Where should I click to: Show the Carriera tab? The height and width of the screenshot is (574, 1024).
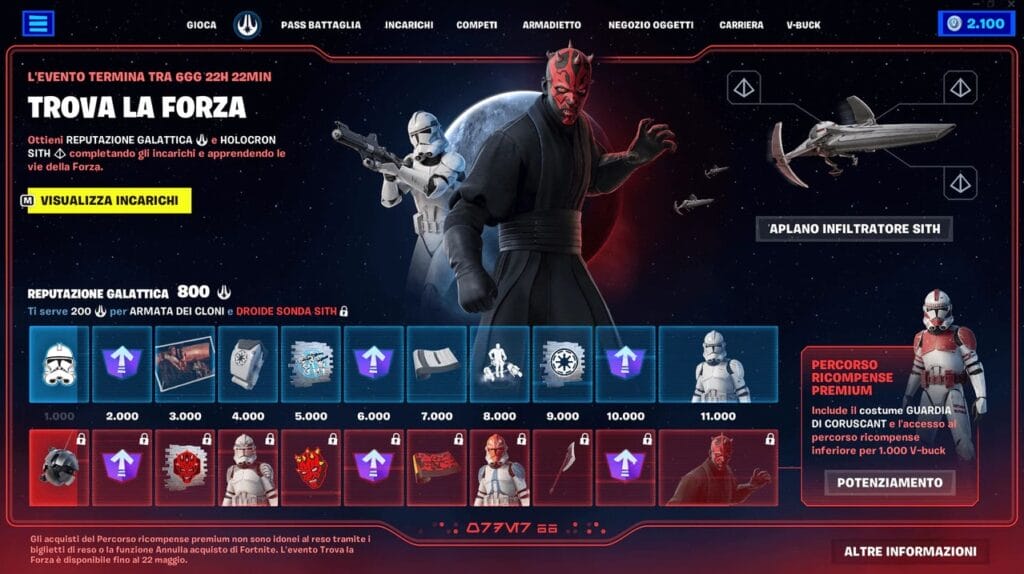(x=741, y=24)
